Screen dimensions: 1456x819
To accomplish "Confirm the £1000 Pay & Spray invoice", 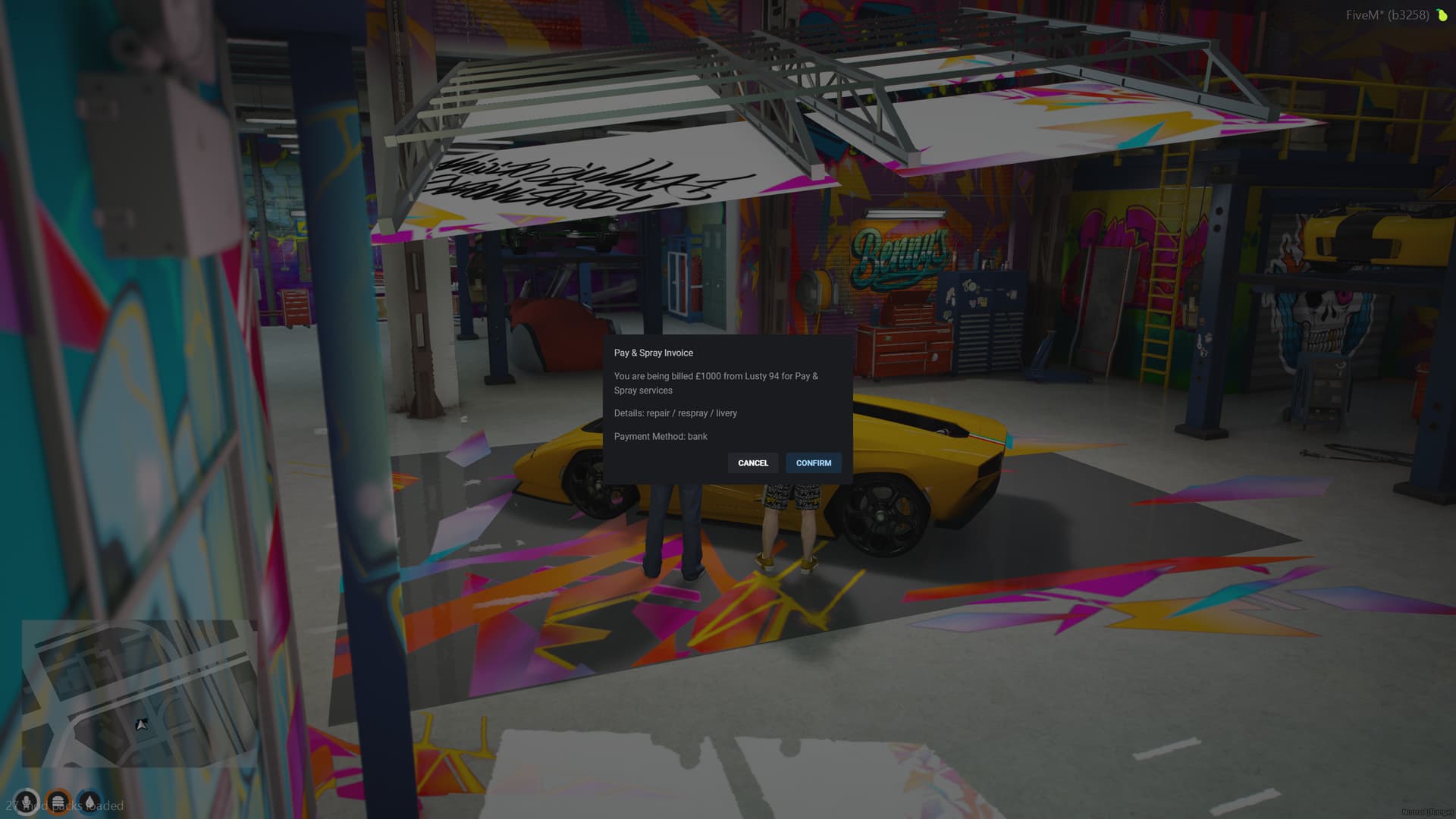I will [814, 463].
